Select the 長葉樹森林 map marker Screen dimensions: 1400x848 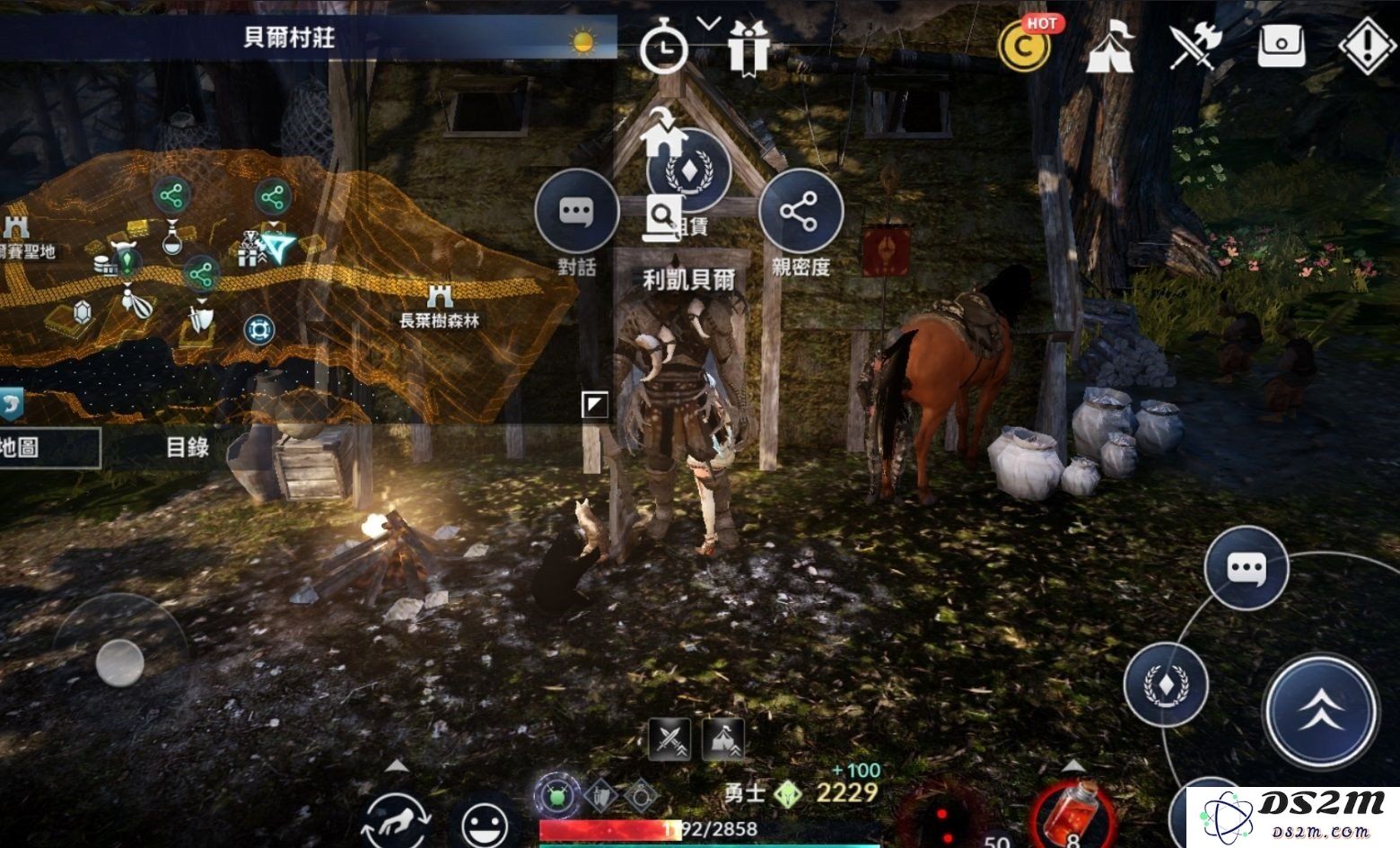[x=440, y=306]
